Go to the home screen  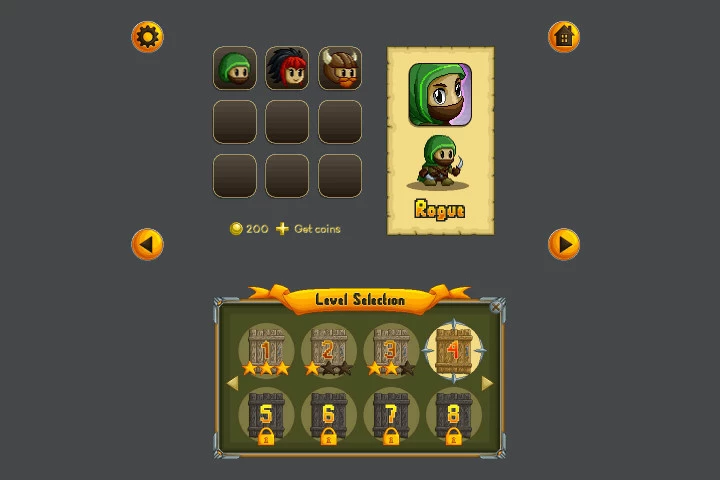(x=564, y=37)
